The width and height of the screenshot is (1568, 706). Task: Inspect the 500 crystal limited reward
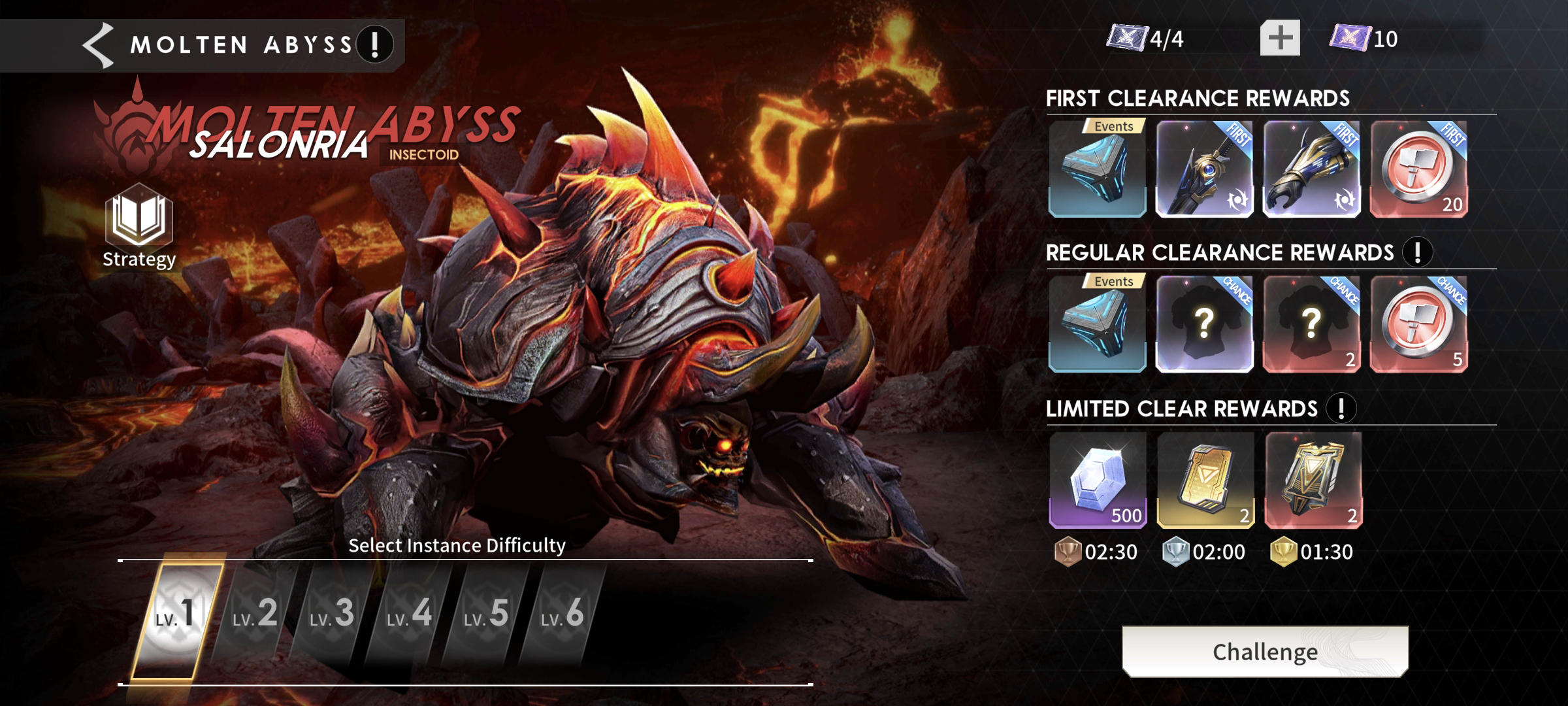click(1098, 480)
